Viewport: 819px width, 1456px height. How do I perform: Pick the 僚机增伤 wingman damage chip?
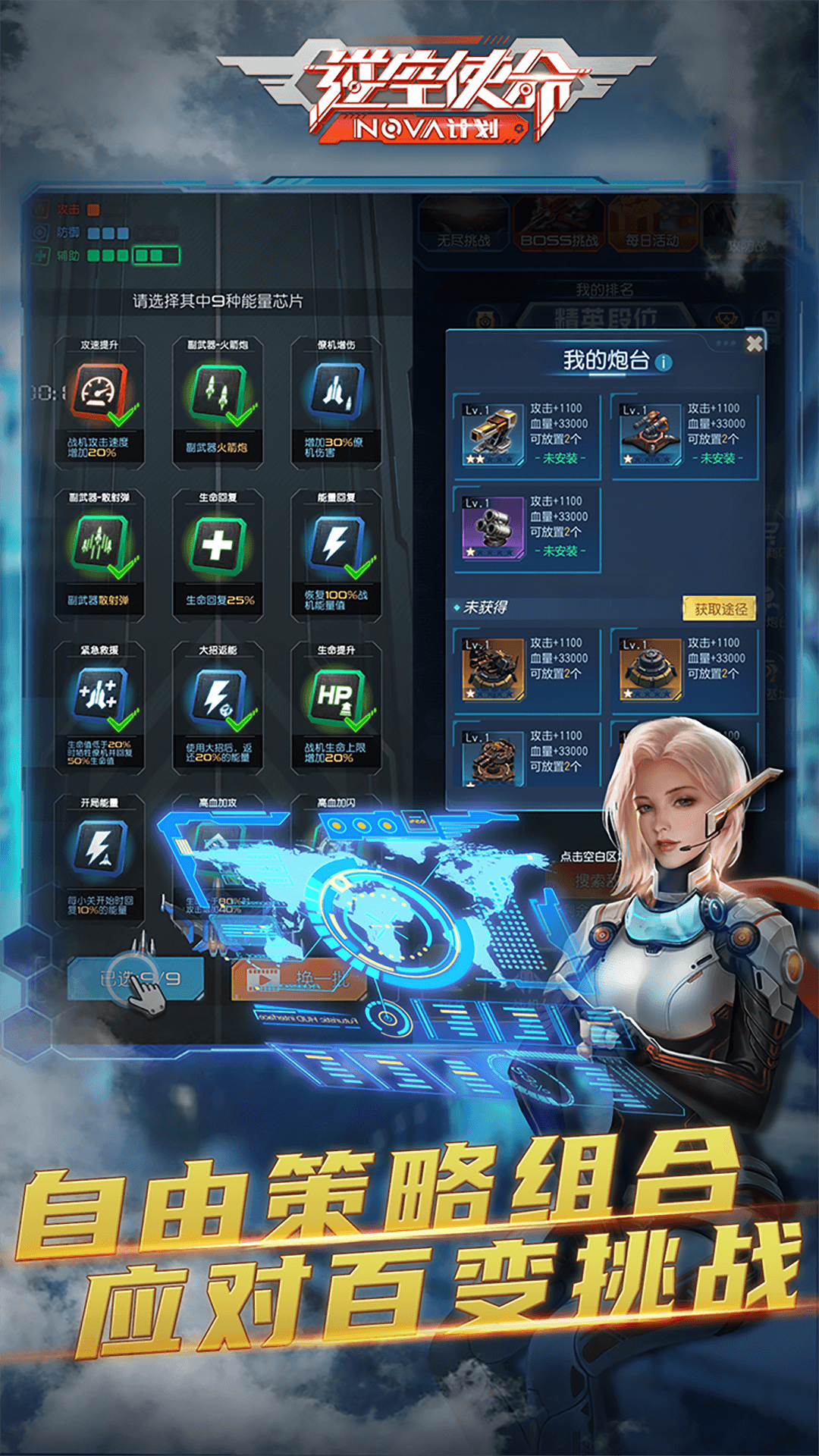coord(337,393)
